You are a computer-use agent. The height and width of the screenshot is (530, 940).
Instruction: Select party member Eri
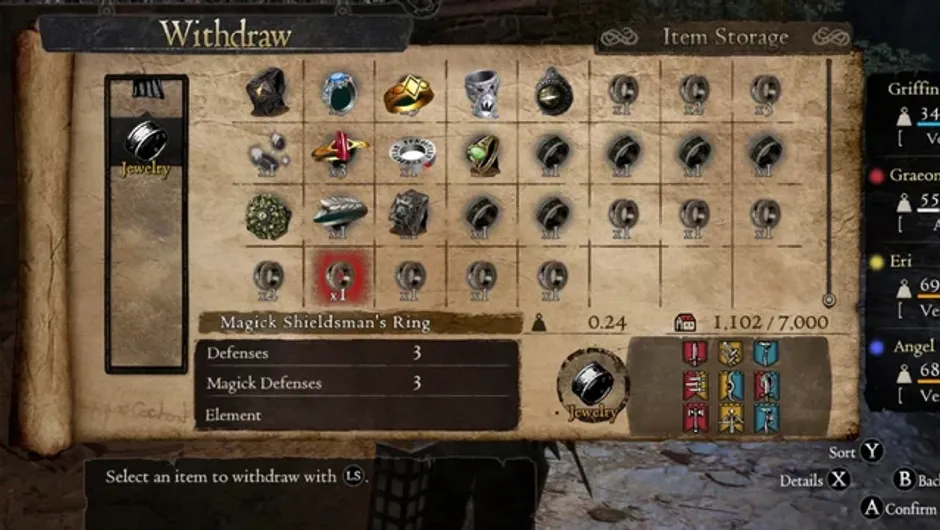(905, 261)
